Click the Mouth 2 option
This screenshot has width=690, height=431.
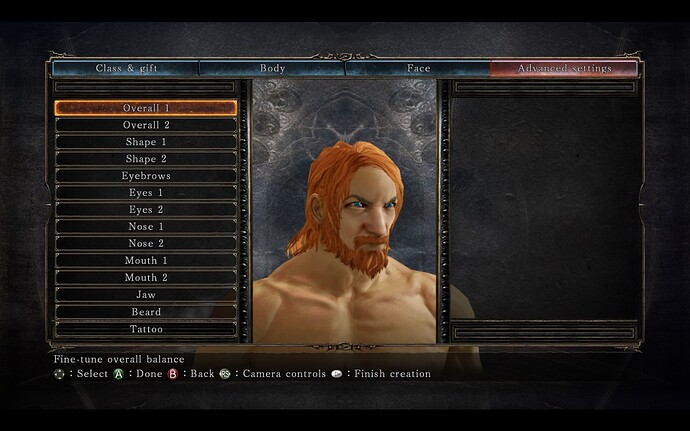146,278
